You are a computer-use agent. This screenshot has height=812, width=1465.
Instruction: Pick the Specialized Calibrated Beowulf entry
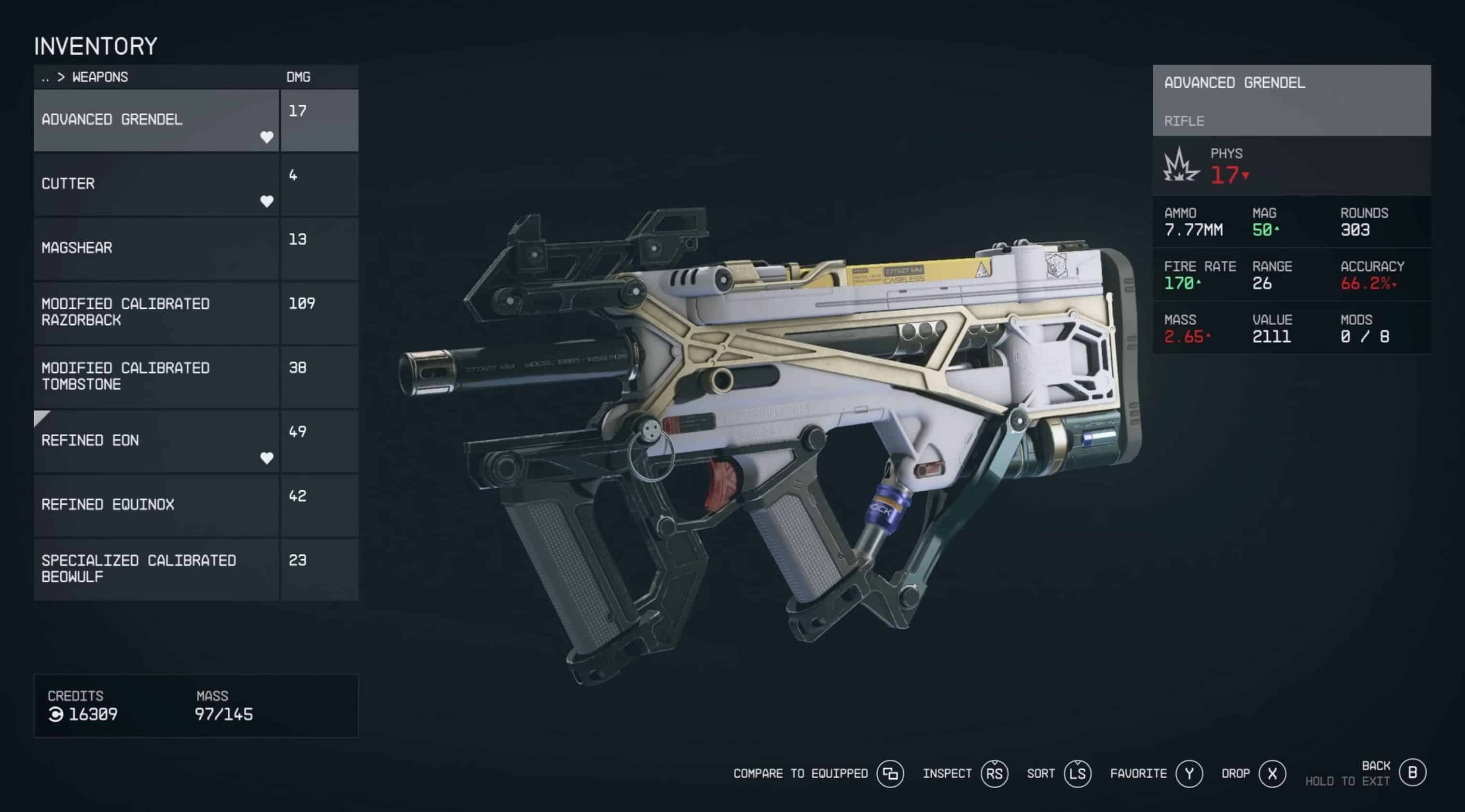pos(156,569)
